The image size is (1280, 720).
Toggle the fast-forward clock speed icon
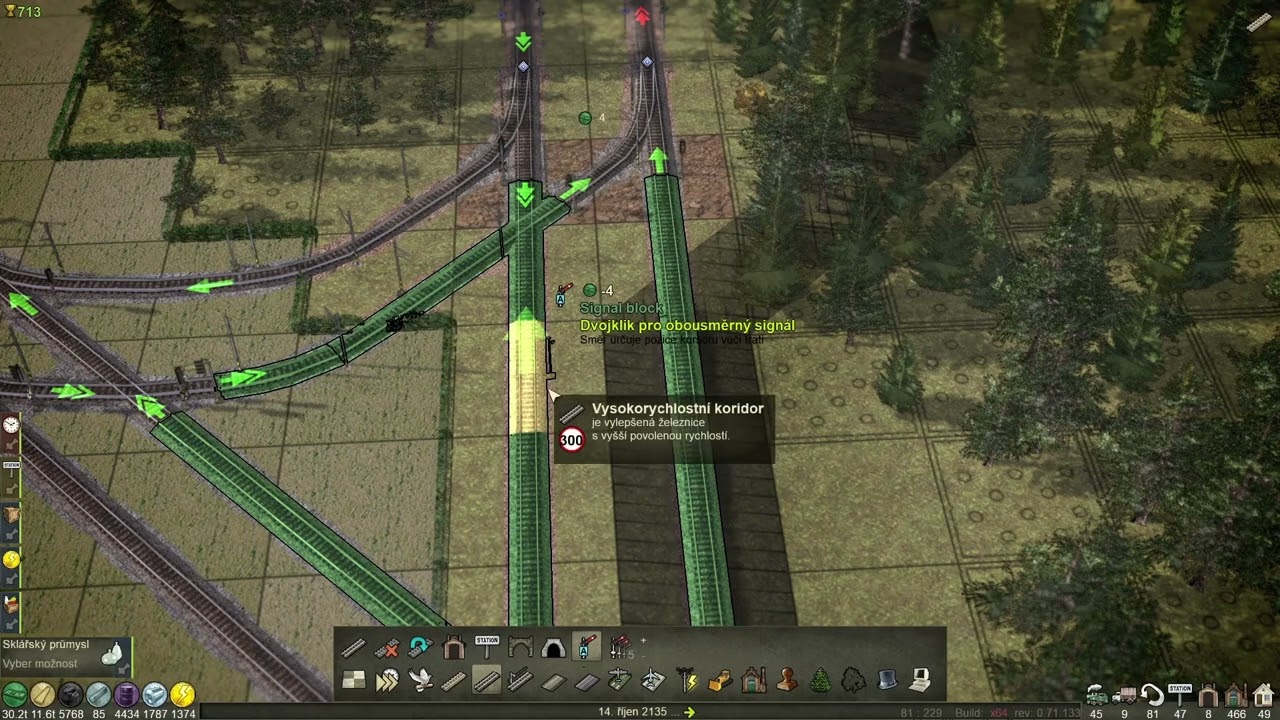coord(387,681)
